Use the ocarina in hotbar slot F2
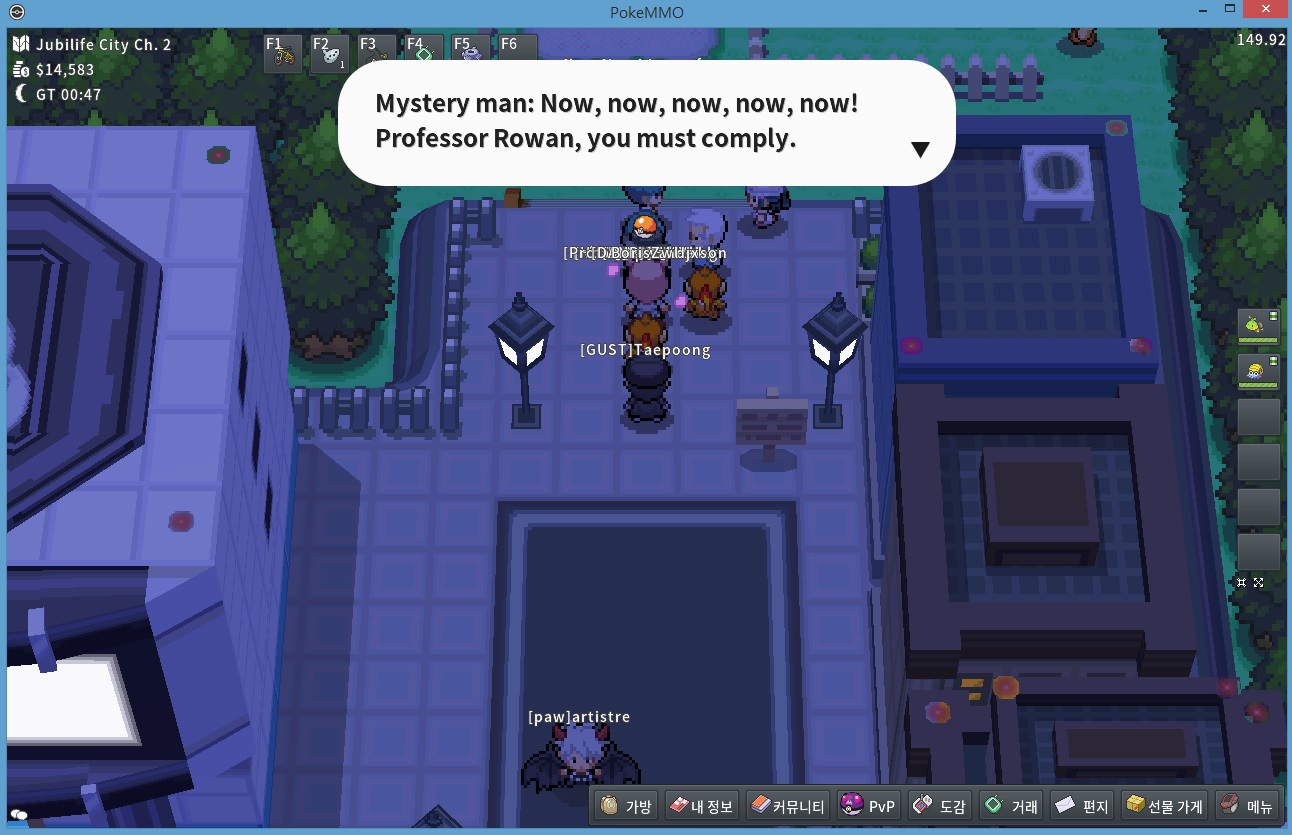Screen dimensions: 1292x835 pyautogui.click(x=330, y=55)
